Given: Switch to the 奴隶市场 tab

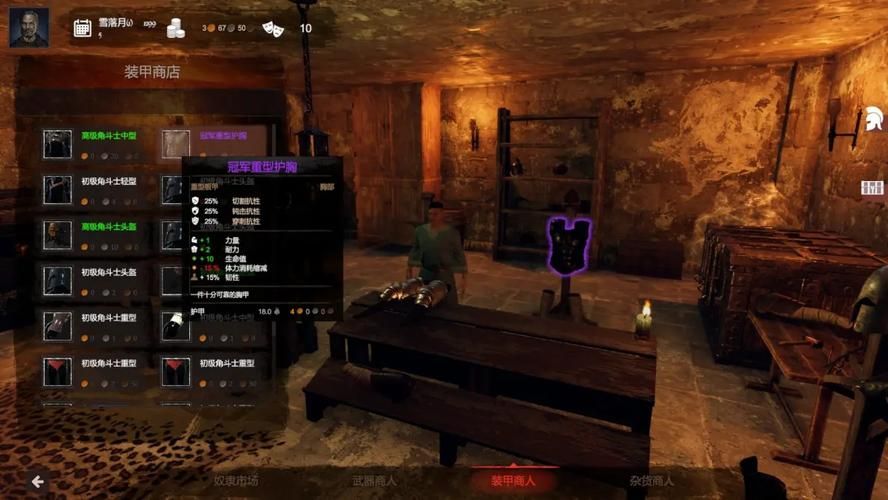Looking at the screenshot, I should tap(236, 481).
